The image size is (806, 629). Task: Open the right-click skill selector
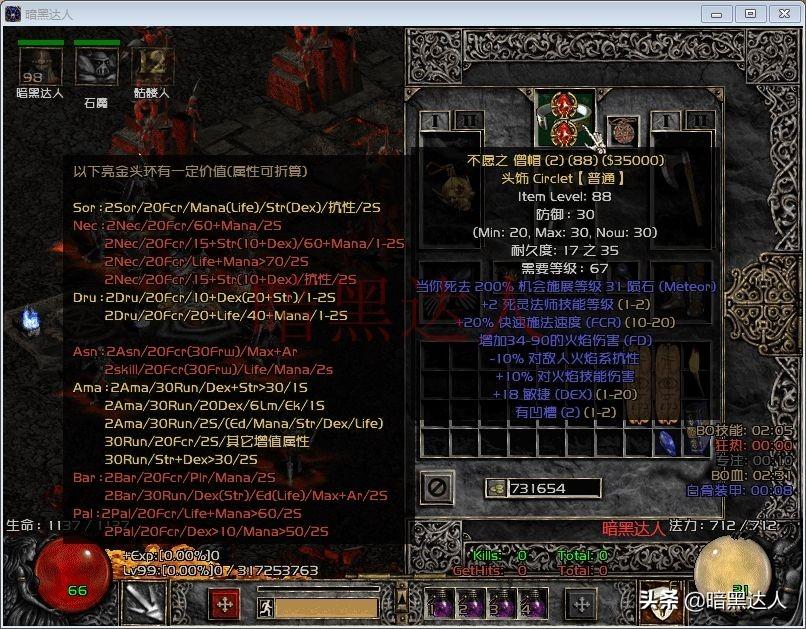click(x=666, y=602)
